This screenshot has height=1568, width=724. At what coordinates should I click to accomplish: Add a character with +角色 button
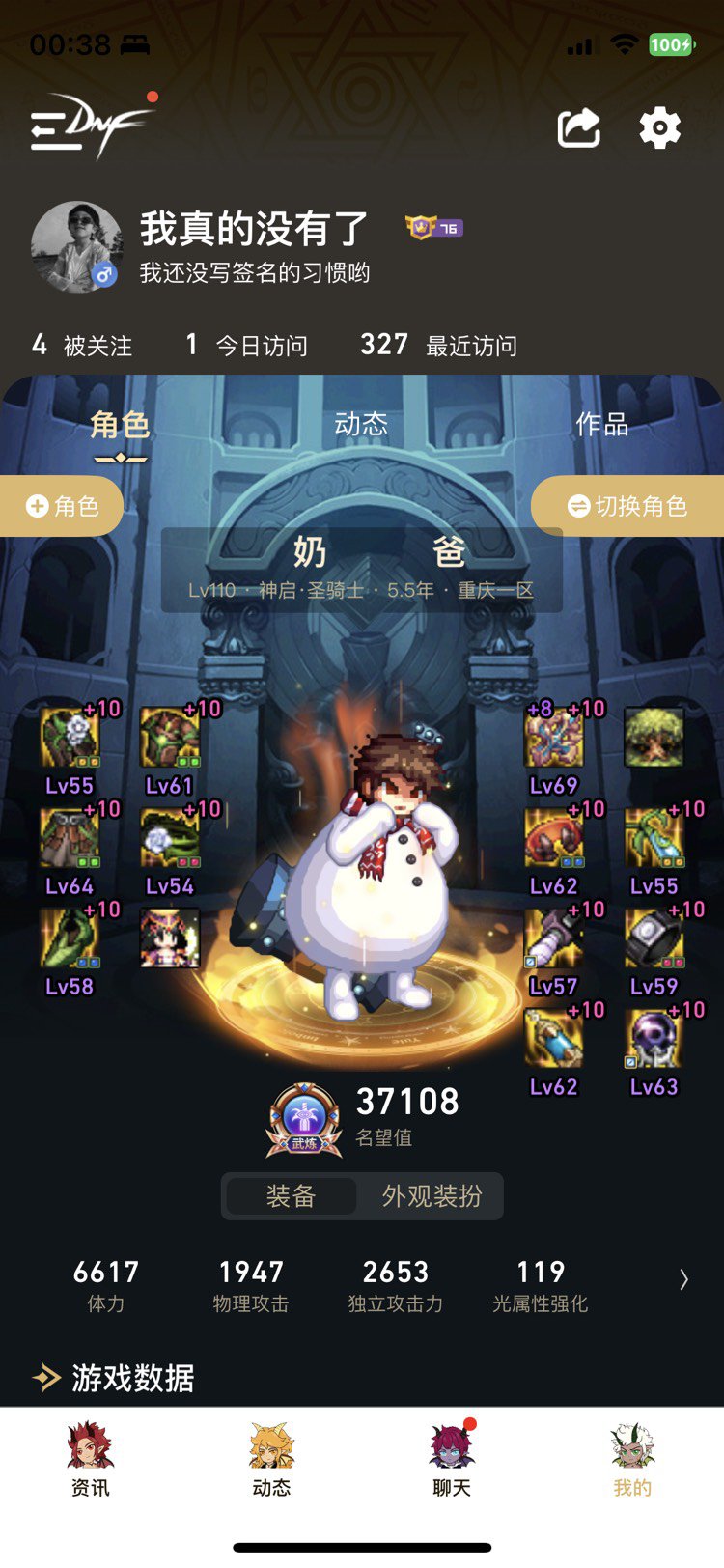click(63, 506)
